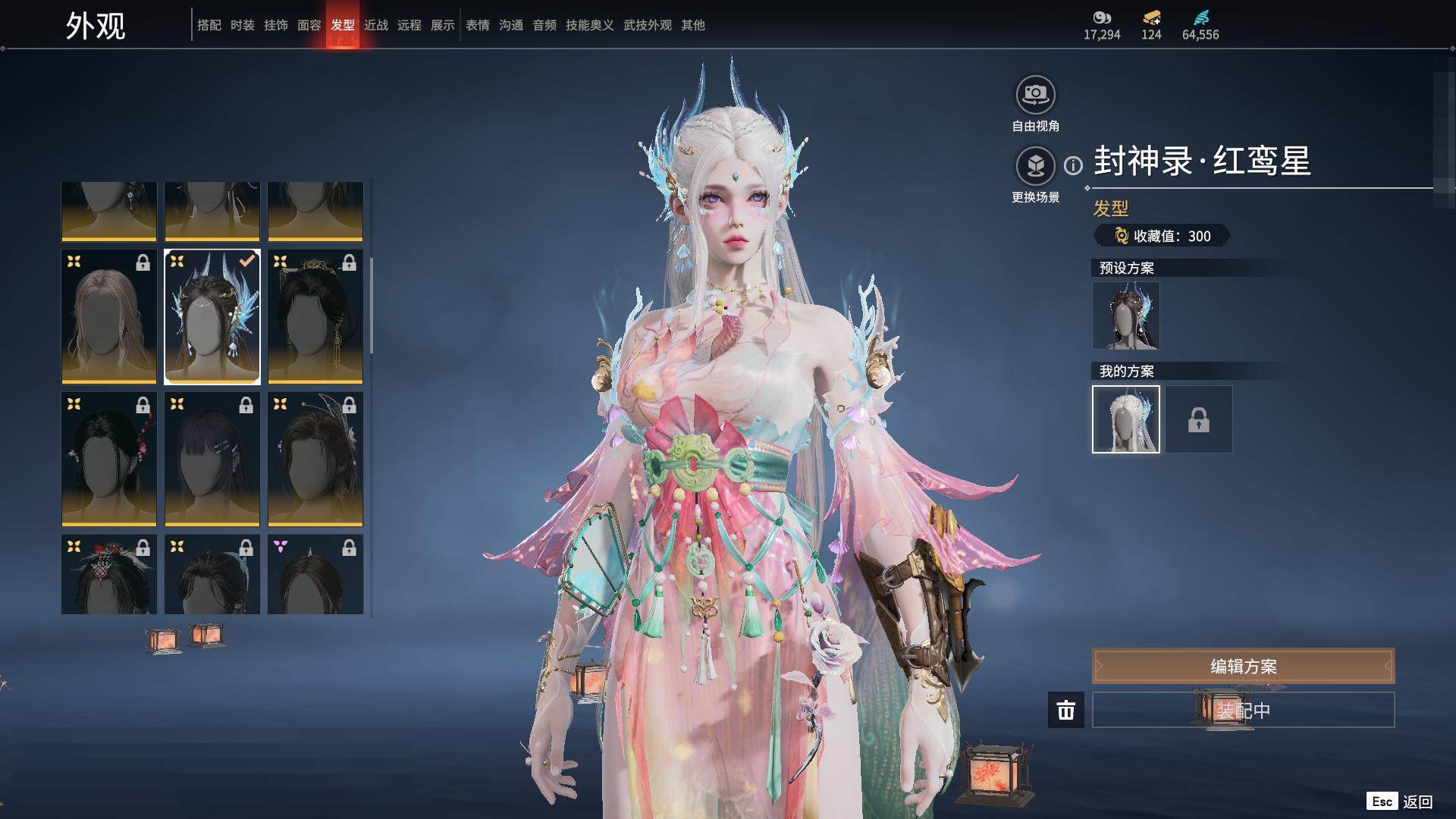
Task: Select the white-haired 我的方案 thumbnail
Action: (x=1125, y=419)
